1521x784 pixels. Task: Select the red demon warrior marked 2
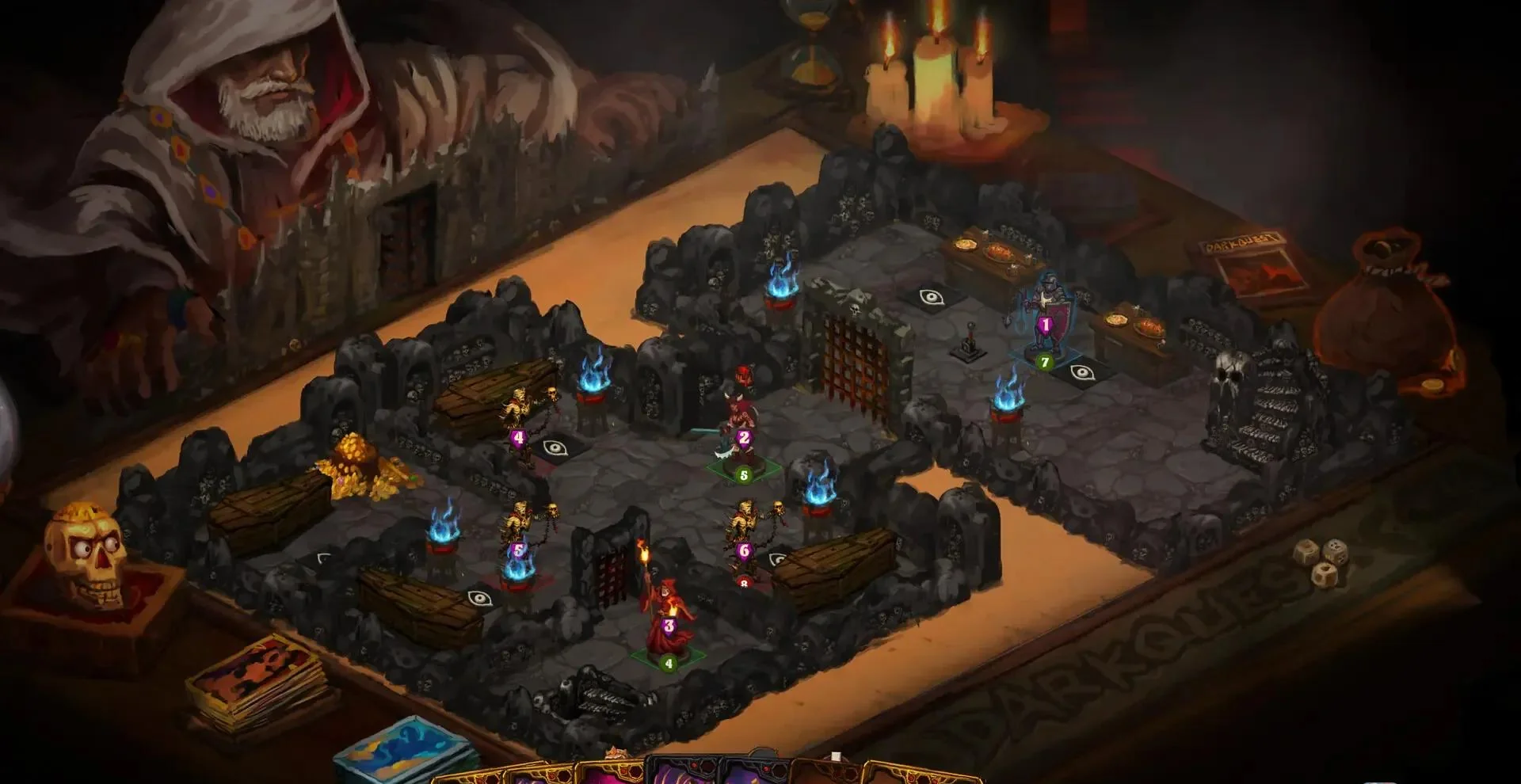[741, 412]
